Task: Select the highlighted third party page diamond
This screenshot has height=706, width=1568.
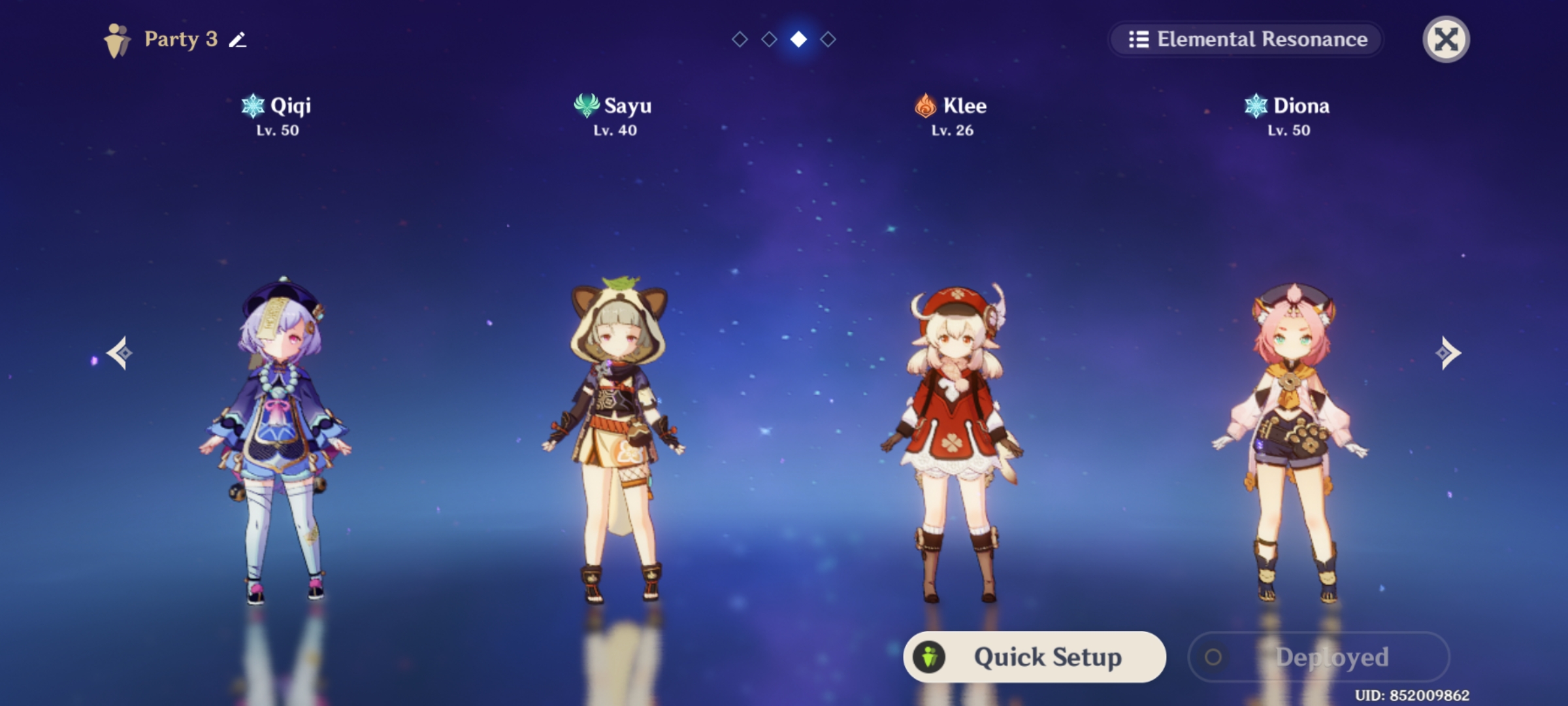Action: point(798,39)
